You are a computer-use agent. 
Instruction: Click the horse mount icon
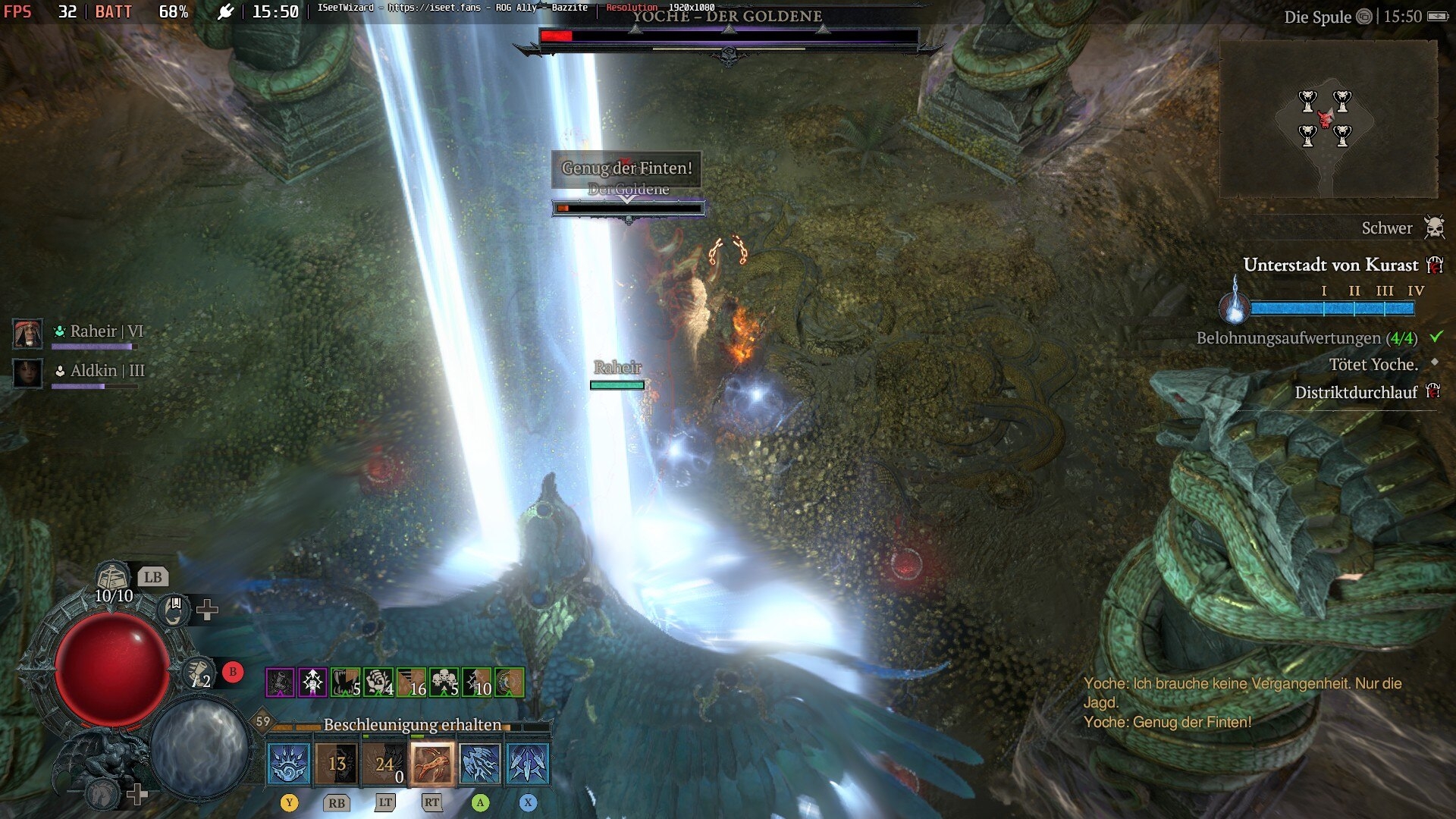coord(102,793)
